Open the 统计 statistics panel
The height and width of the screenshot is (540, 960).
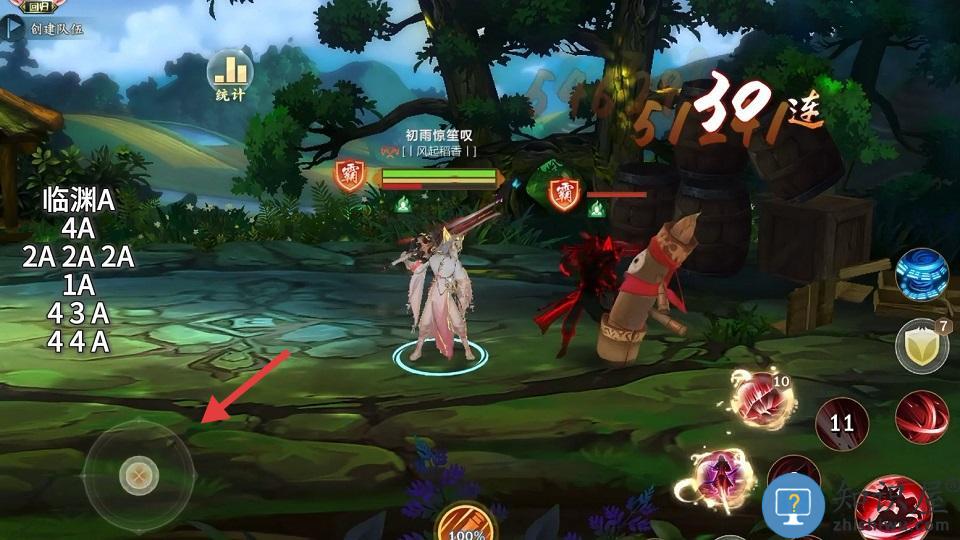(x=230, y=74)
